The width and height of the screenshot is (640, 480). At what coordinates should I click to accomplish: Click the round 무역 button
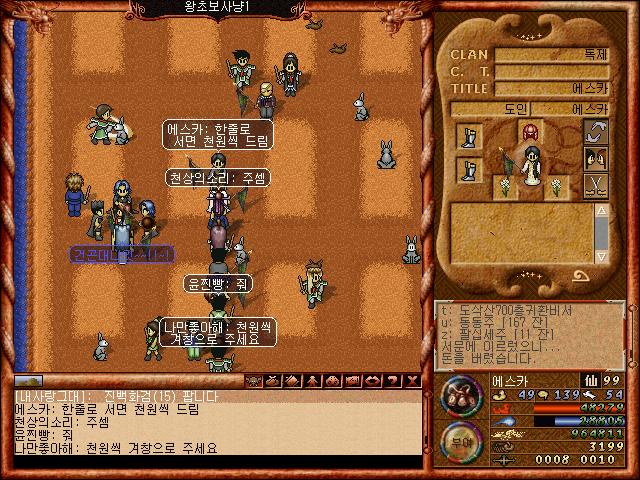click(460, 442)
